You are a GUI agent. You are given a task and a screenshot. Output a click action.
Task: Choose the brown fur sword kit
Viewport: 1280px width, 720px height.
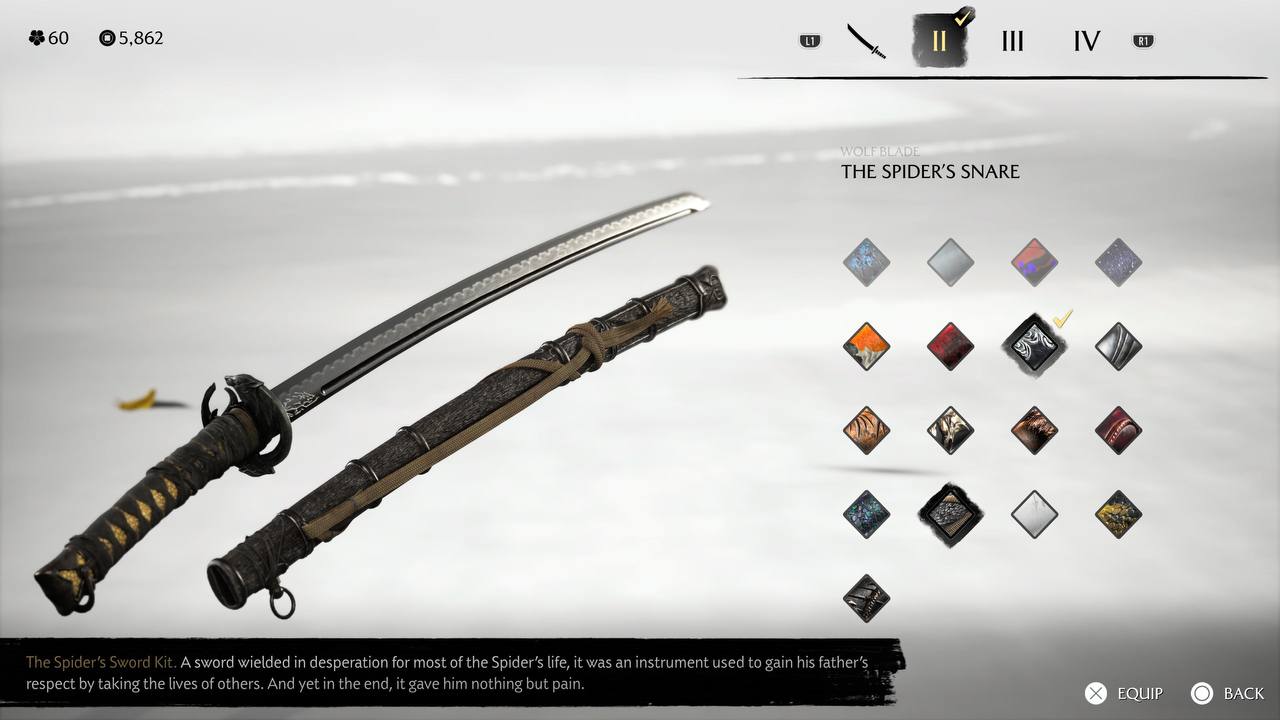tap(1034, 431)
